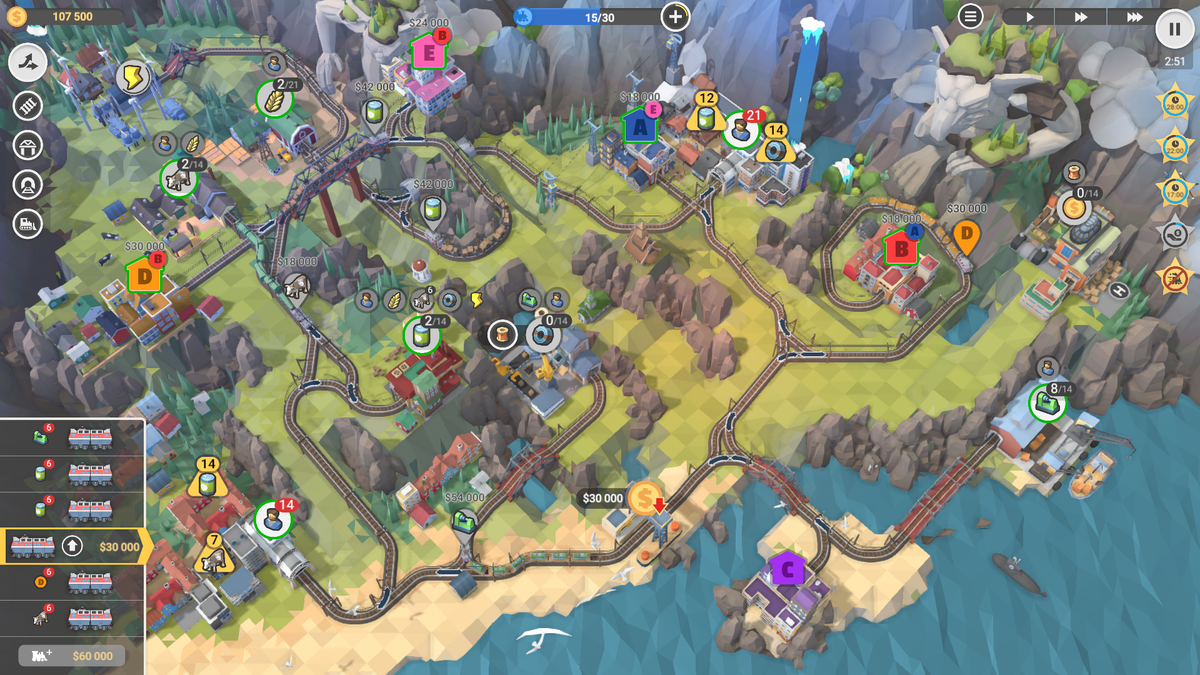View the 17:00 time star objective
This screenshot has height=675, width=1200.
(1174, 189)
